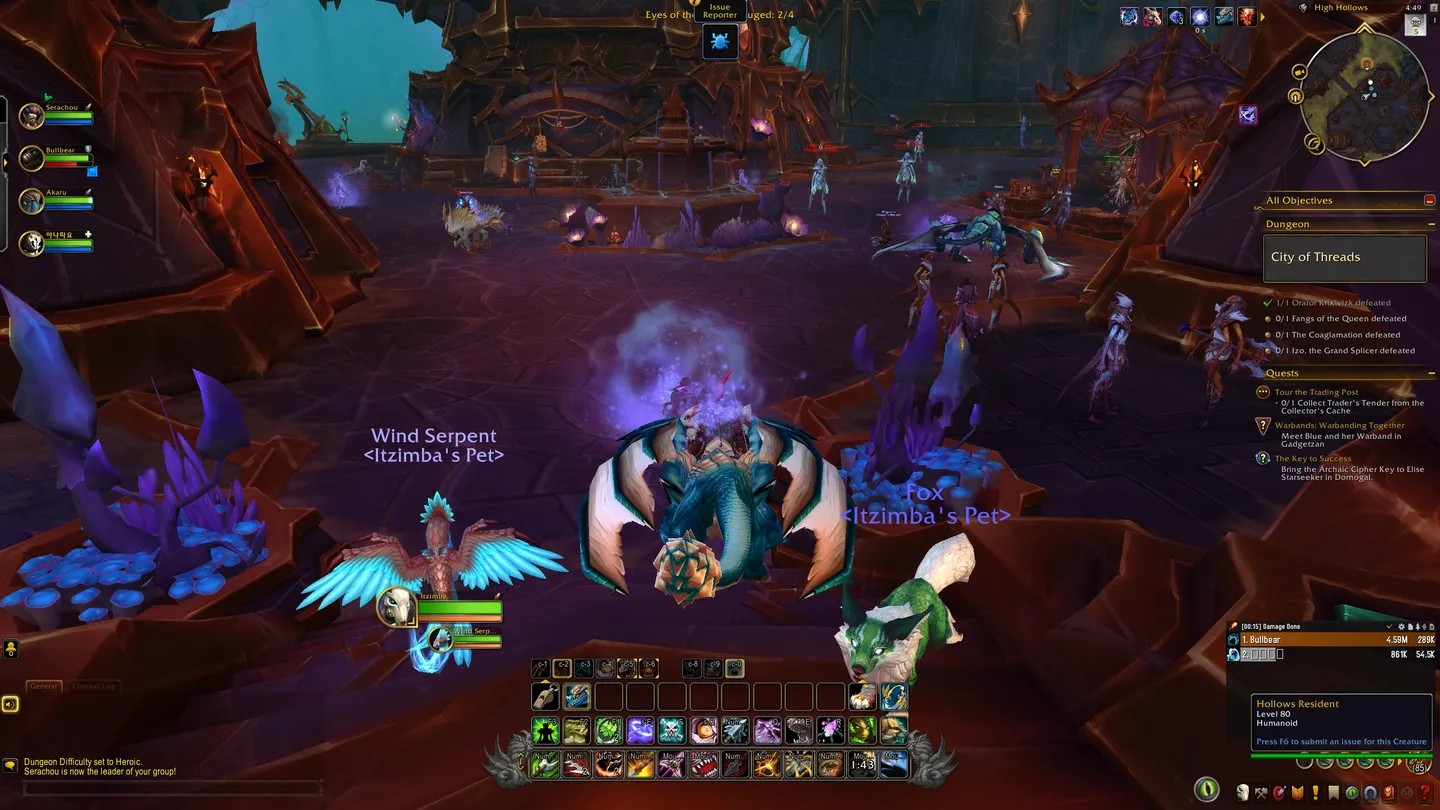The height and width of the screenshot is (810, 1440).
Task: Collapse the Quests section header
Action: click(1432, 372)
